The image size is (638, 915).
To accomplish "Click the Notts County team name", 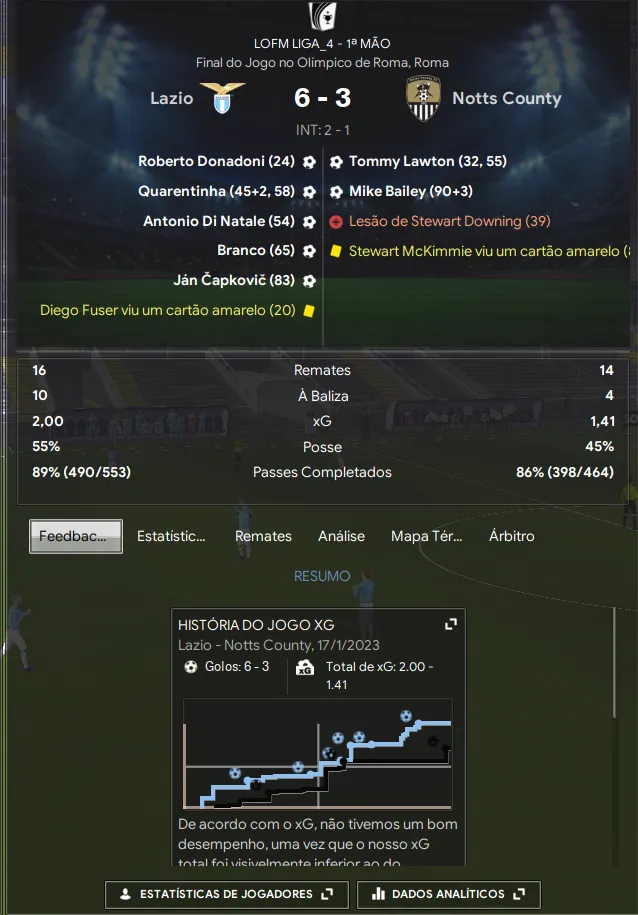I will pyautogui.click(x=506, y=99).
